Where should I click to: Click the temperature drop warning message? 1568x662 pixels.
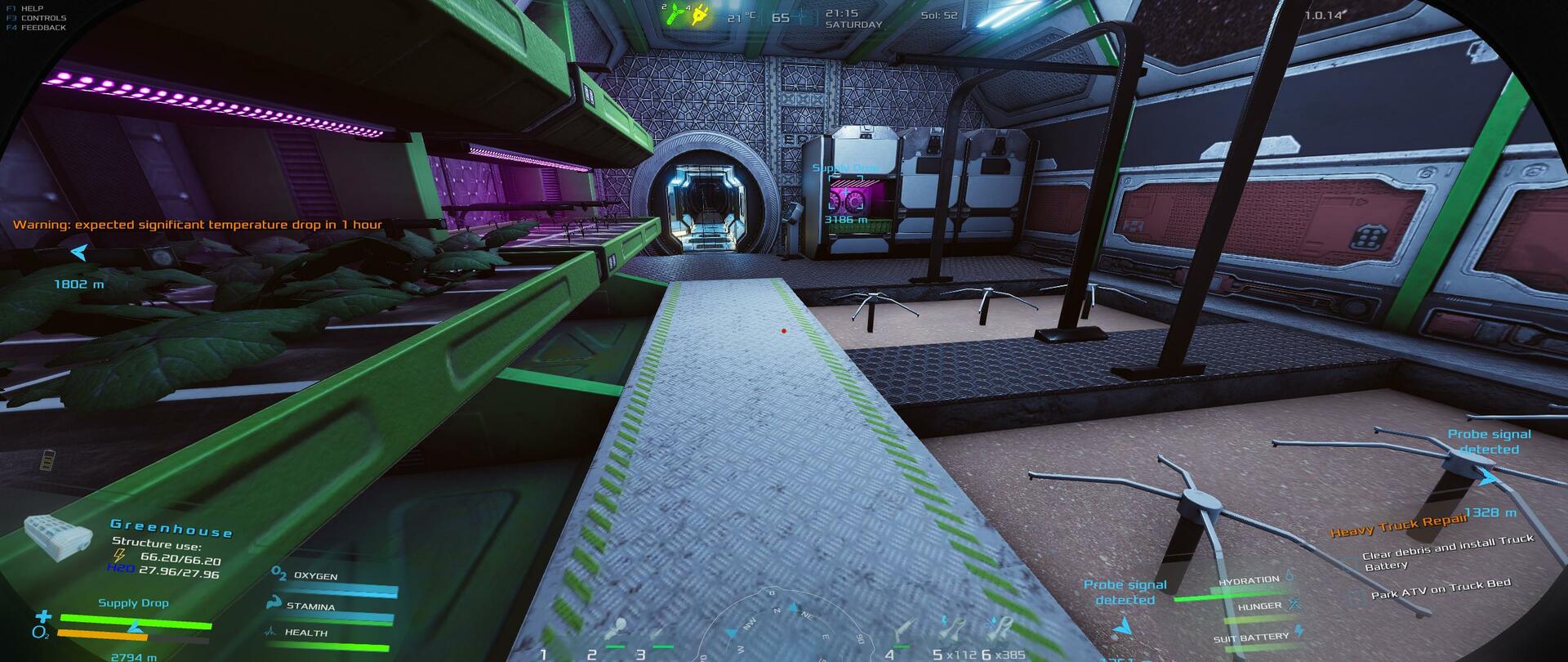click(x=198, y=225)
